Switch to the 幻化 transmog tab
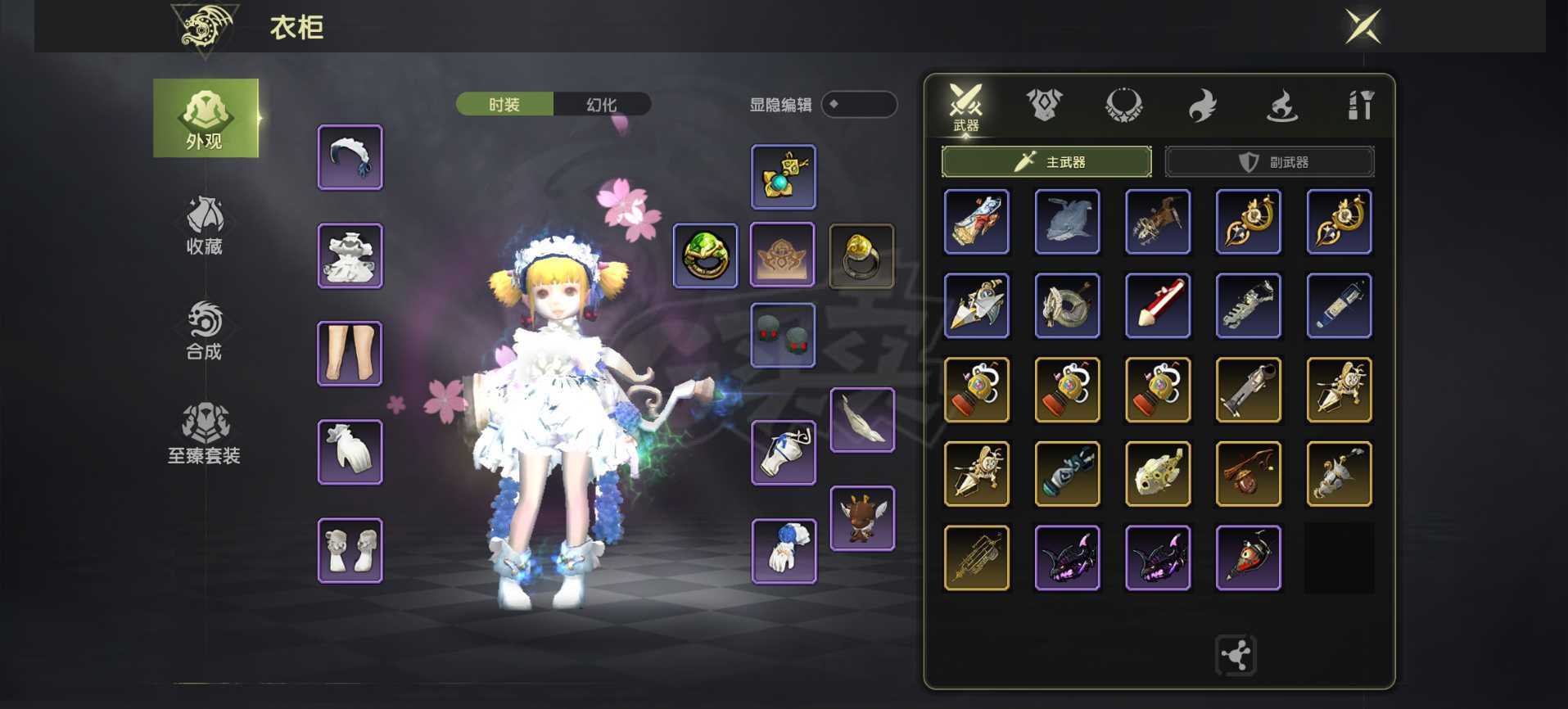The height and width of the screenshot is (709, 1568). (x=602, y=104)
